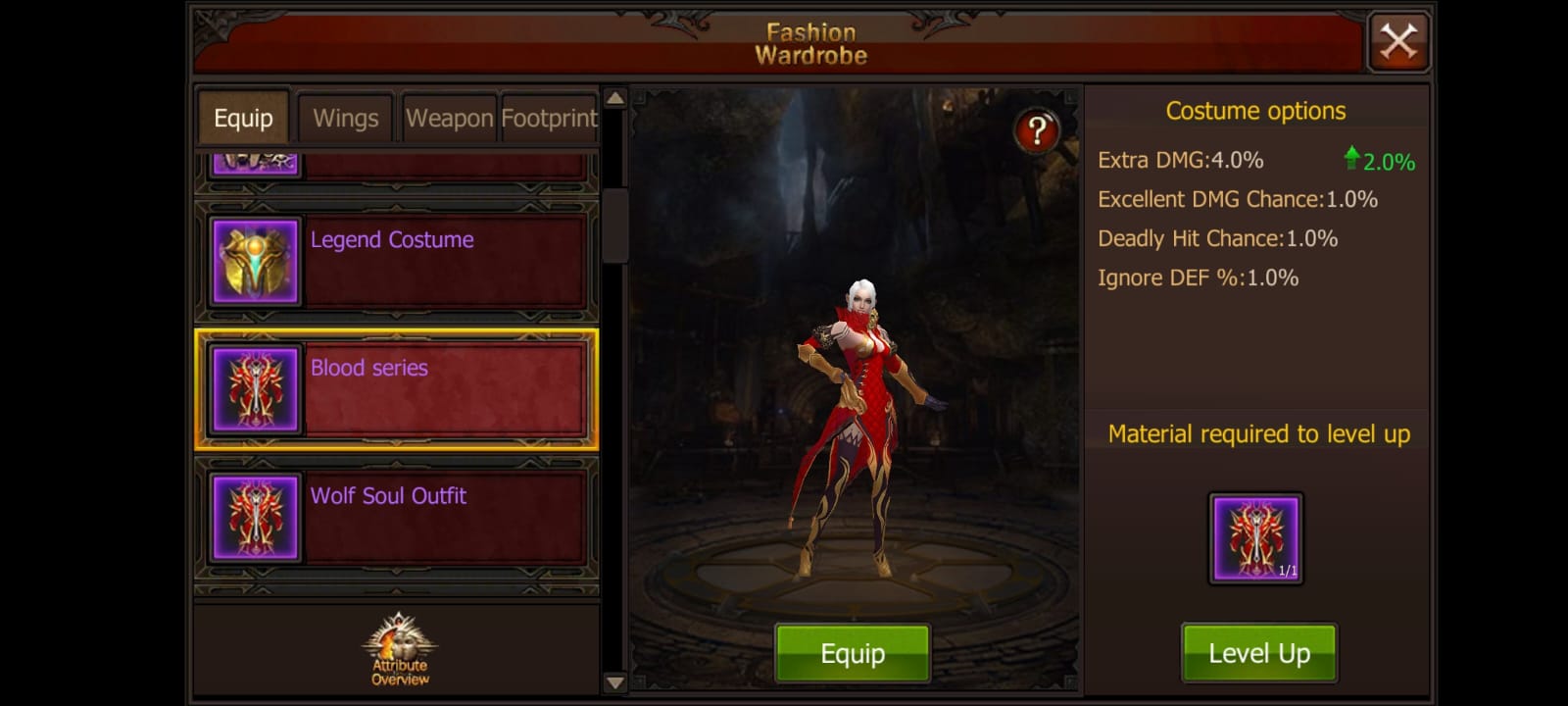Click the help question mark icon

pyautogui.click(x=1036, y=129)
